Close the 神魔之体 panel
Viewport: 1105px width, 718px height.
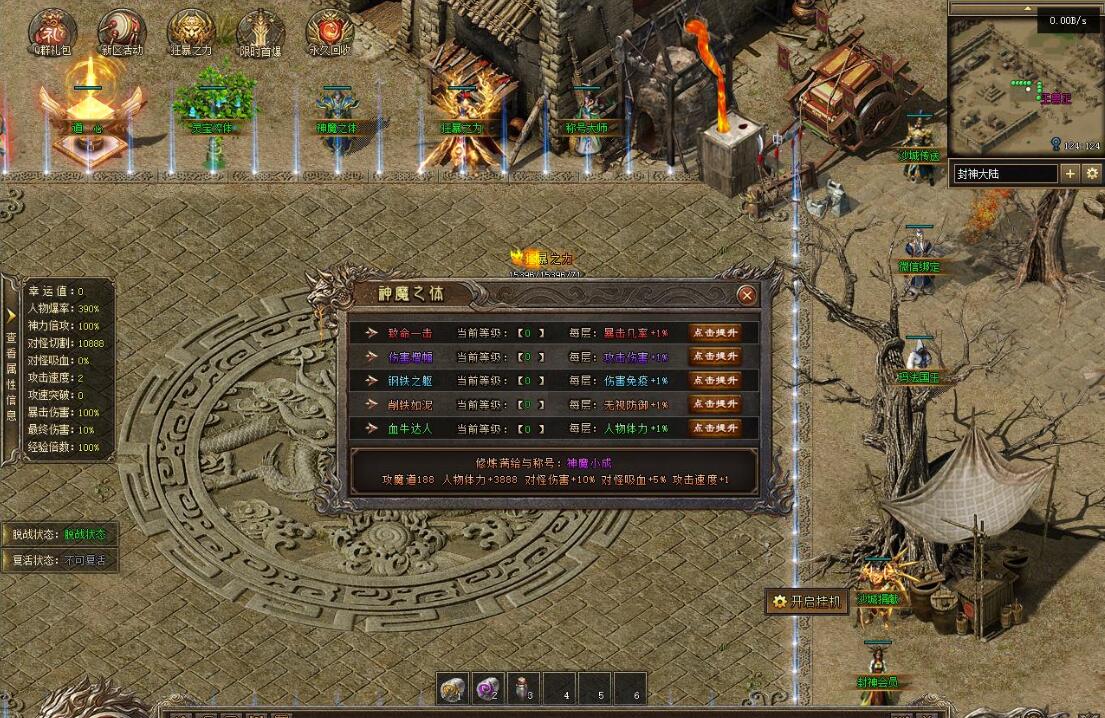[x=745, y=295]
